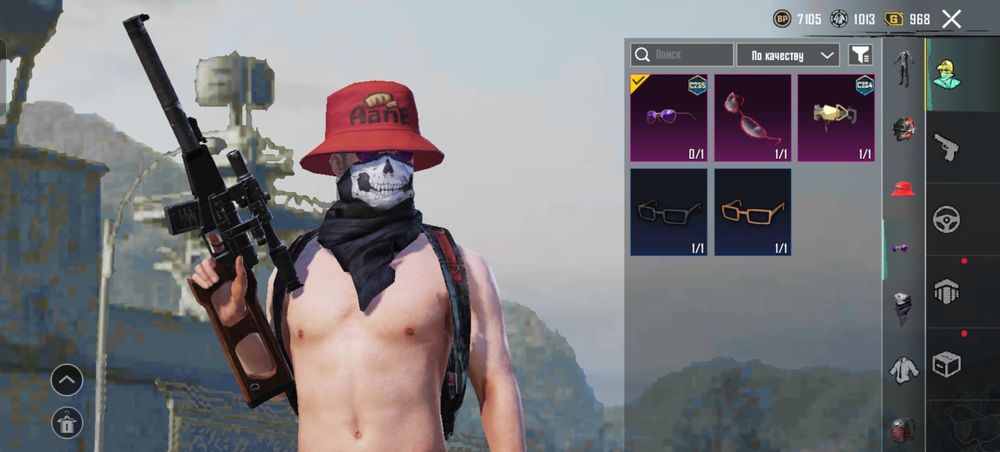Screen dimensions: 1000x452
Task: Open the red backpack category
Action: [x=904, y=430]
